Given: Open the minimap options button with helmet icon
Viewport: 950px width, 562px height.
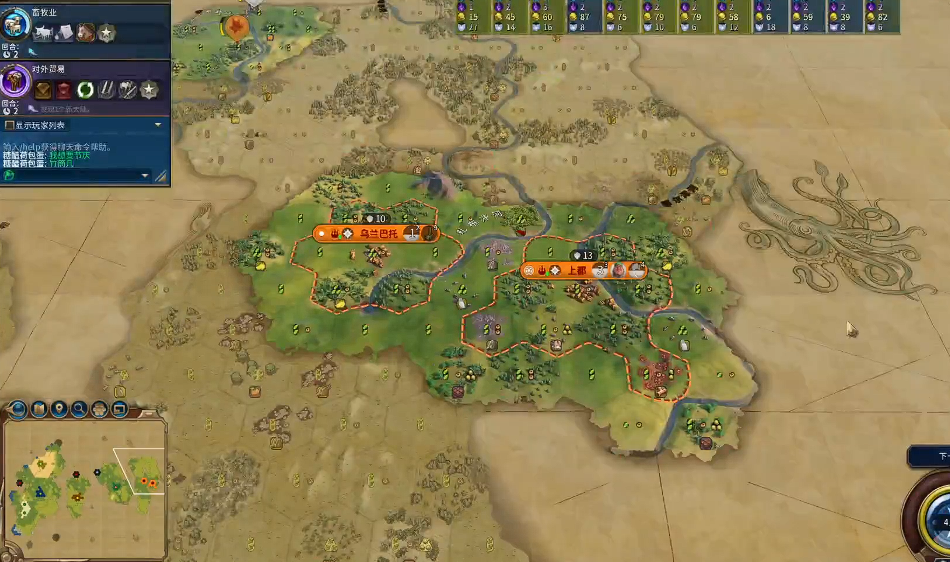Looking at the screenshot, I should [100, 409].
